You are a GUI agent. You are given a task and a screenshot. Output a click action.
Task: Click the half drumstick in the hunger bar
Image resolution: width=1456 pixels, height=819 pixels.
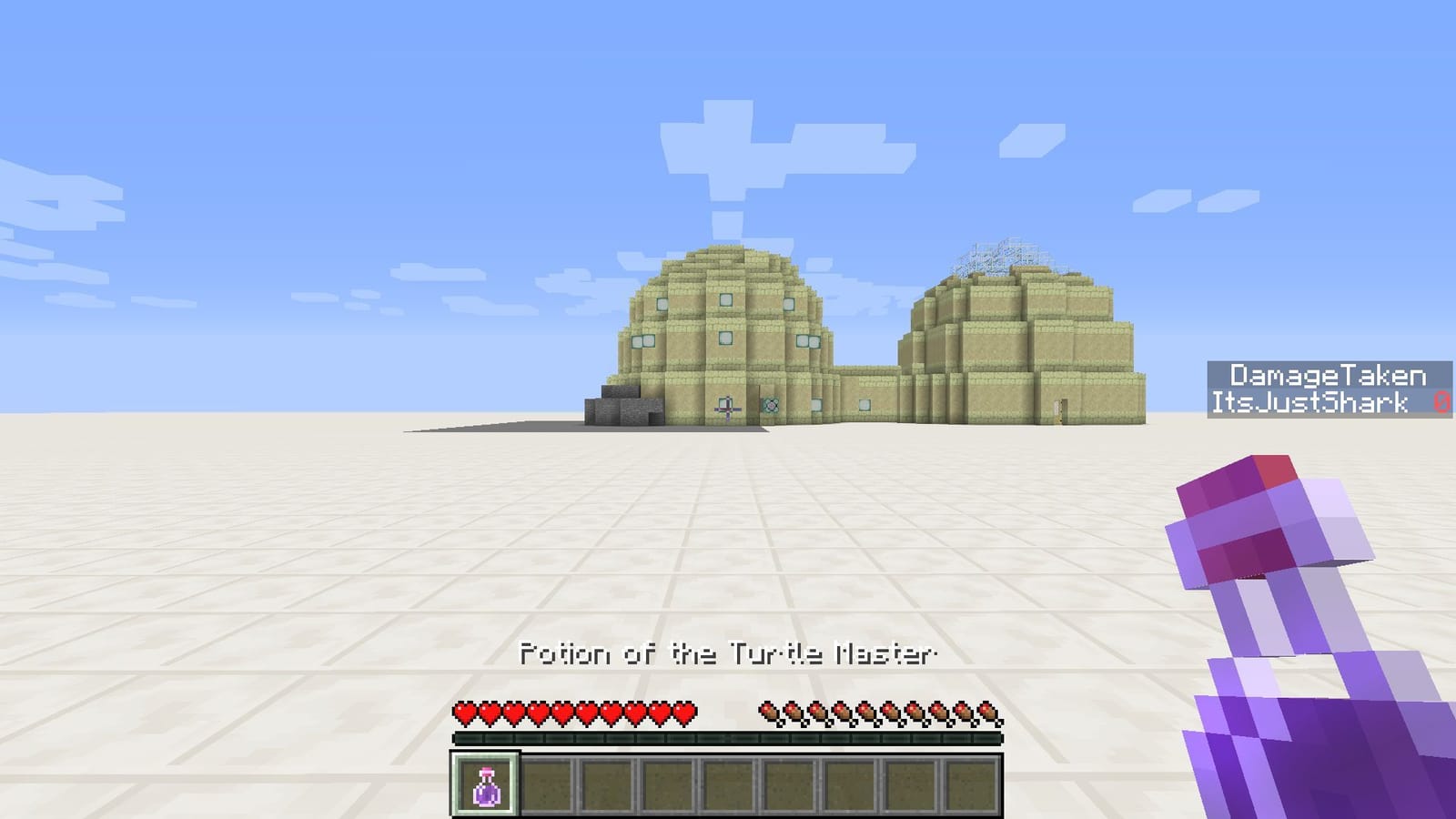coord(988,711)
